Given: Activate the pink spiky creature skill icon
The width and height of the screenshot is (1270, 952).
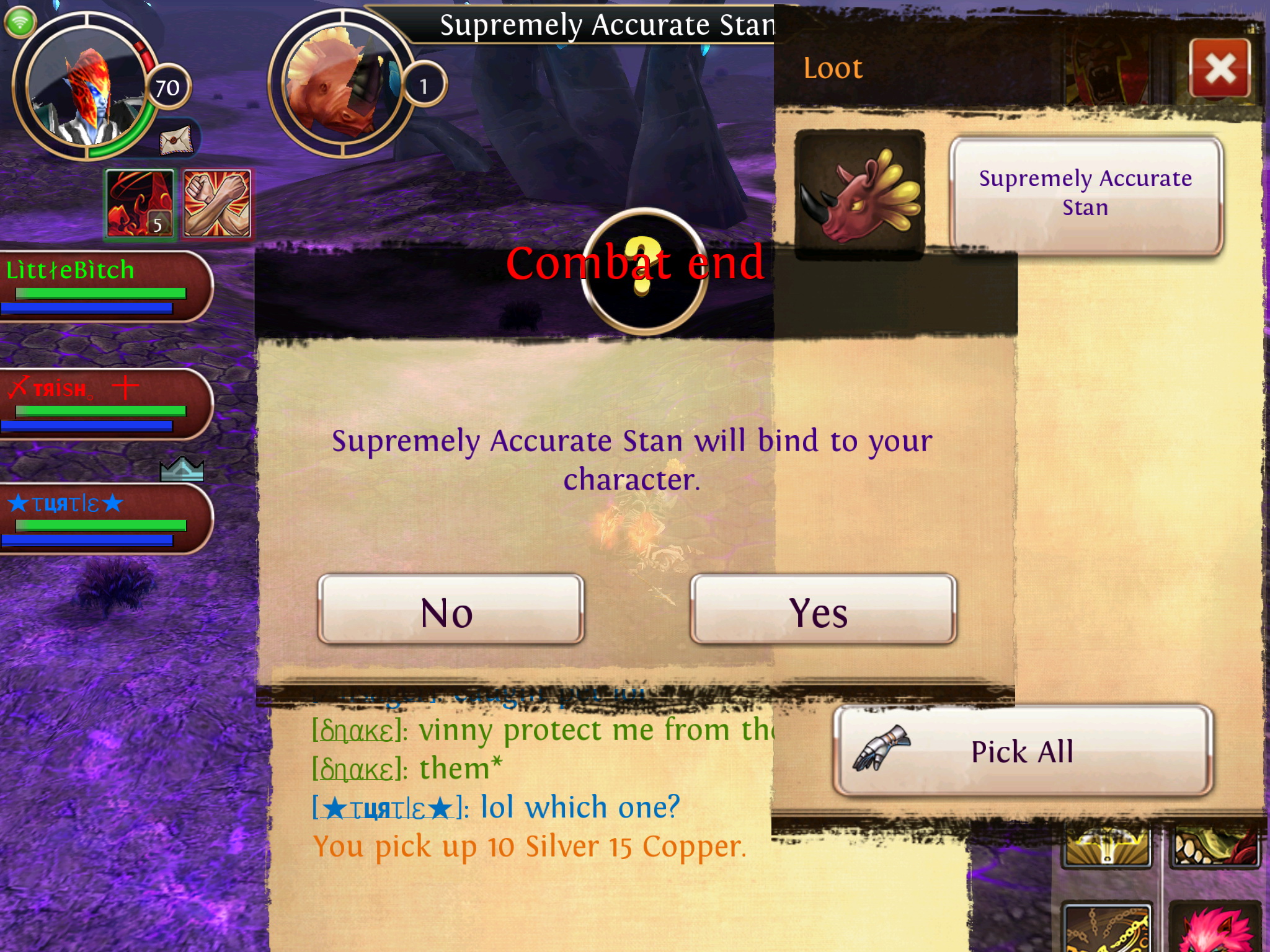Looking at the screenshot, I should tap(1215, 930).
